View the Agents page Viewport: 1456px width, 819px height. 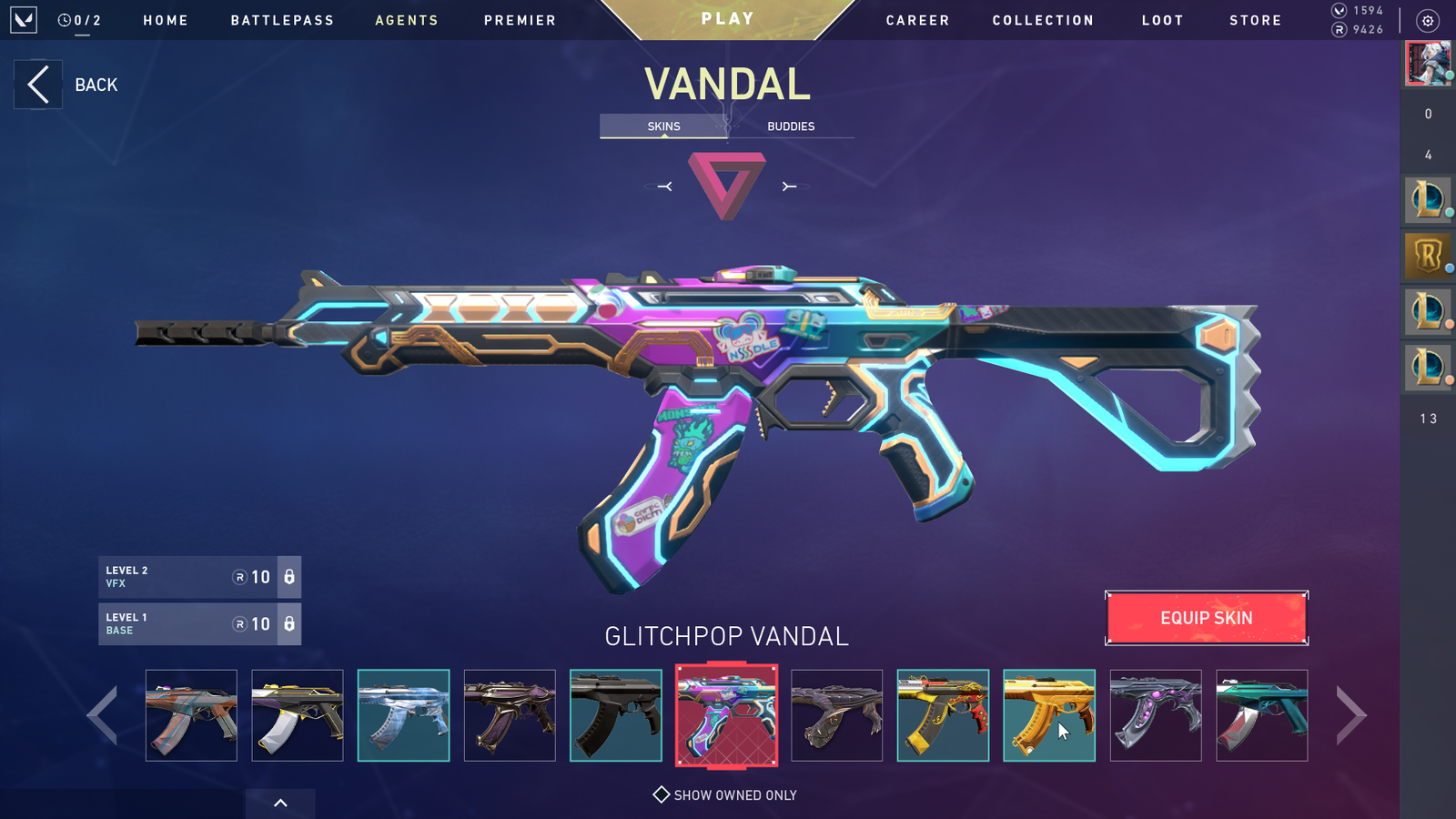click(x=407, y=20)
